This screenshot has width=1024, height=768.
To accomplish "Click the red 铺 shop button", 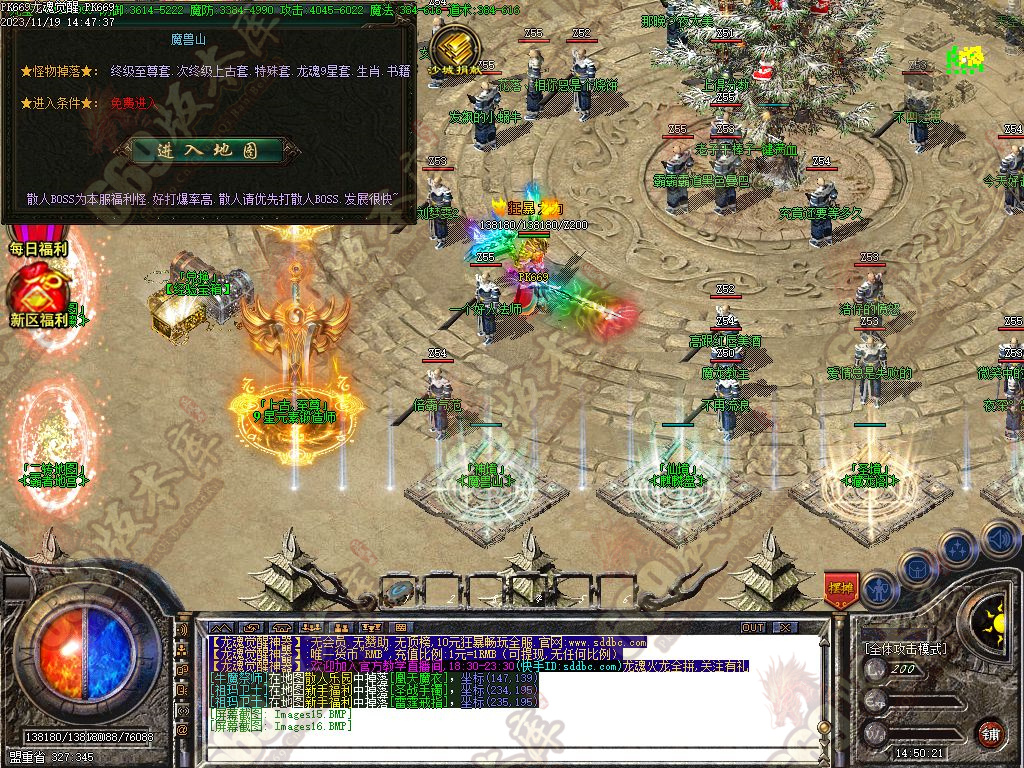I will tap(990, 733).
